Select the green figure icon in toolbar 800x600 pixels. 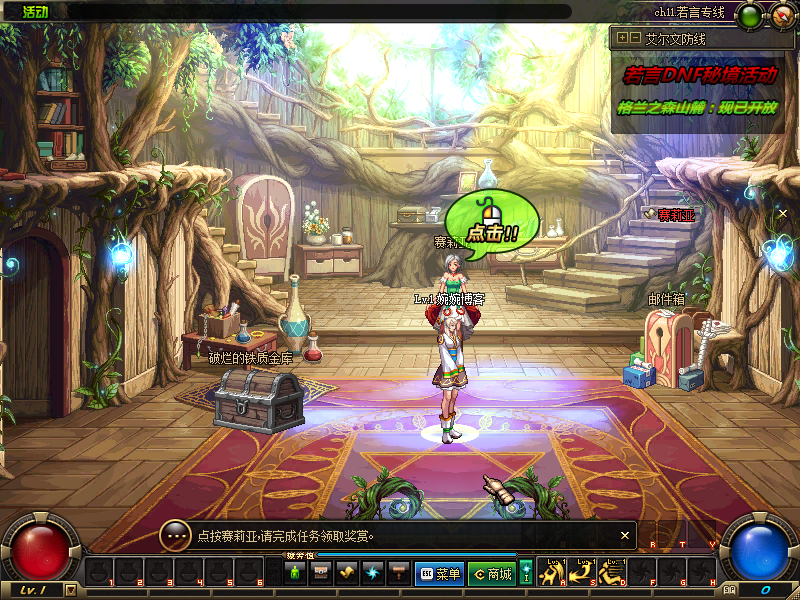pyautogui.click(x=295, y=573)
